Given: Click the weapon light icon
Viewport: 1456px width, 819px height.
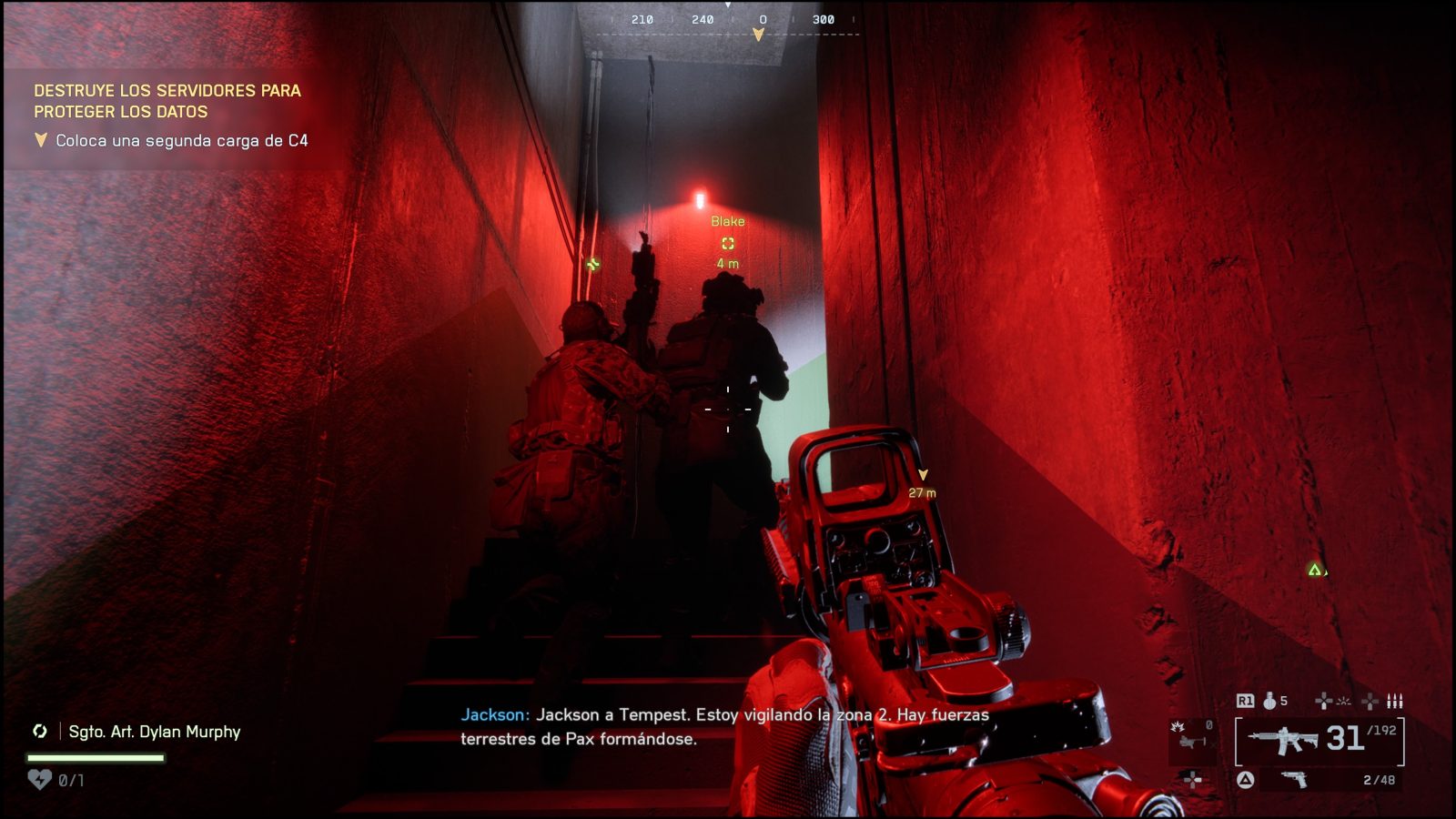Looking at the screenshot, I should [x=1343, y=701].
